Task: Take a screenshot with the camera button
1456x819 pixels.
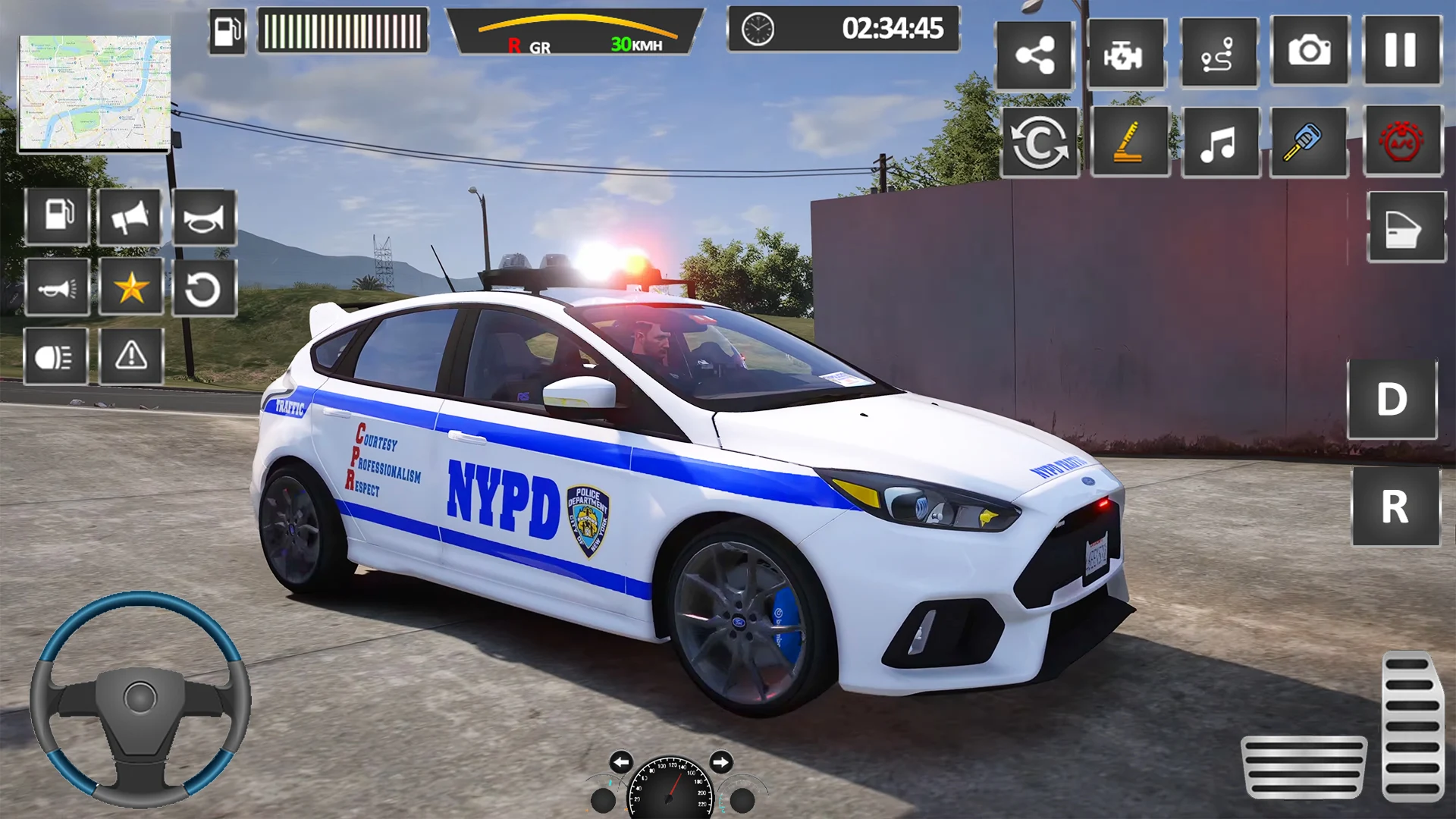Action: click(1310, 52)
